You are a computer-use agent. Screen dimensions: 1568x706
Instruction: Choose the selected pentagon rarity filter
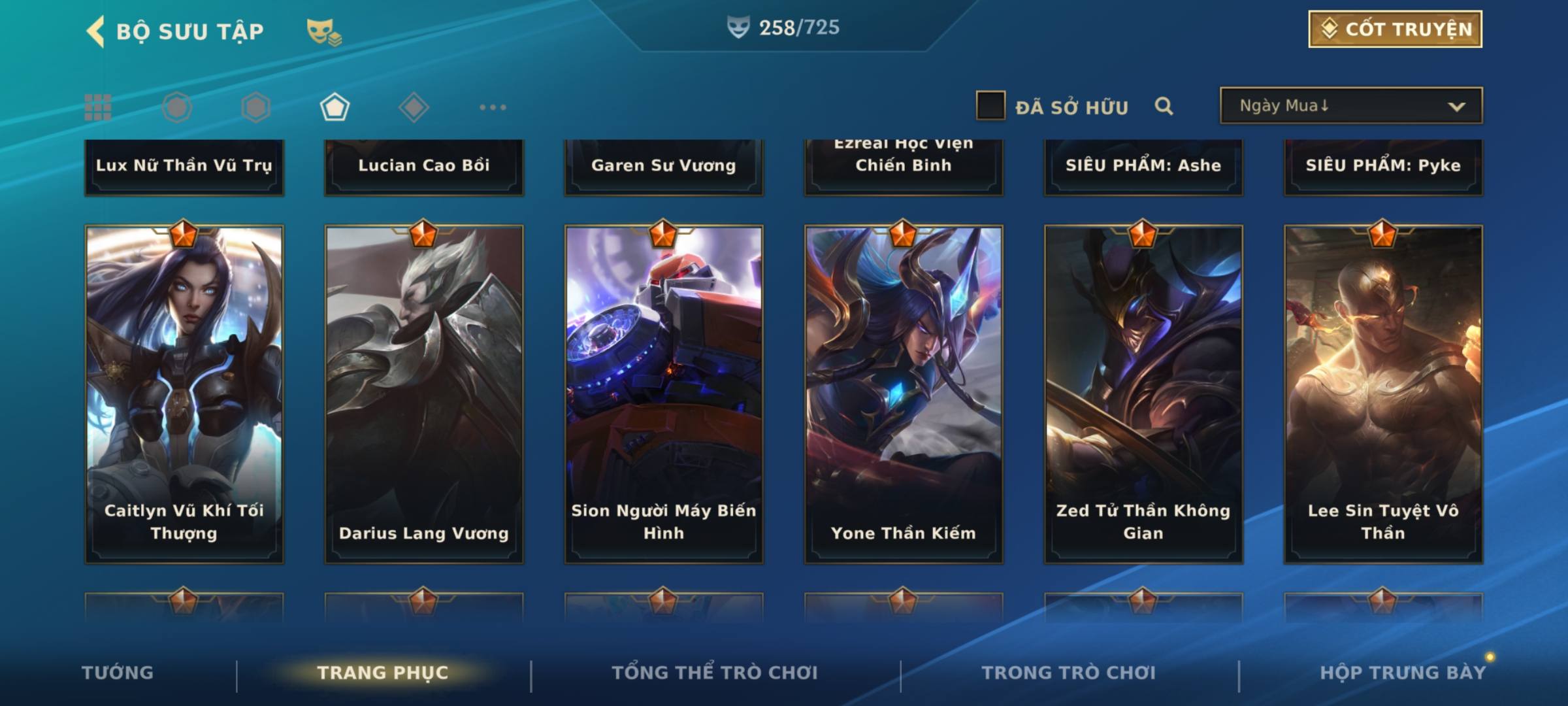pyautogui.click(x=335, y=107)
